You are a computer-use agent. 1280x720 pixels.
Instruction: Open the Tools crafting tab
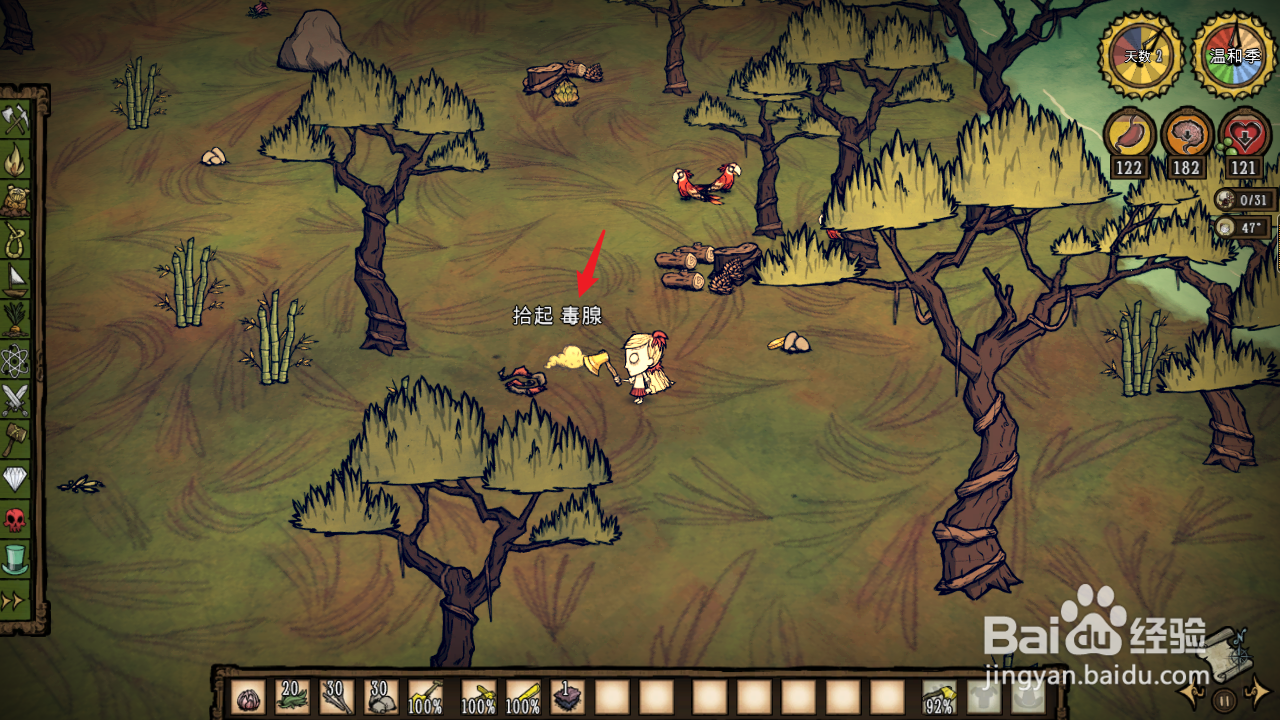point(17,119)
